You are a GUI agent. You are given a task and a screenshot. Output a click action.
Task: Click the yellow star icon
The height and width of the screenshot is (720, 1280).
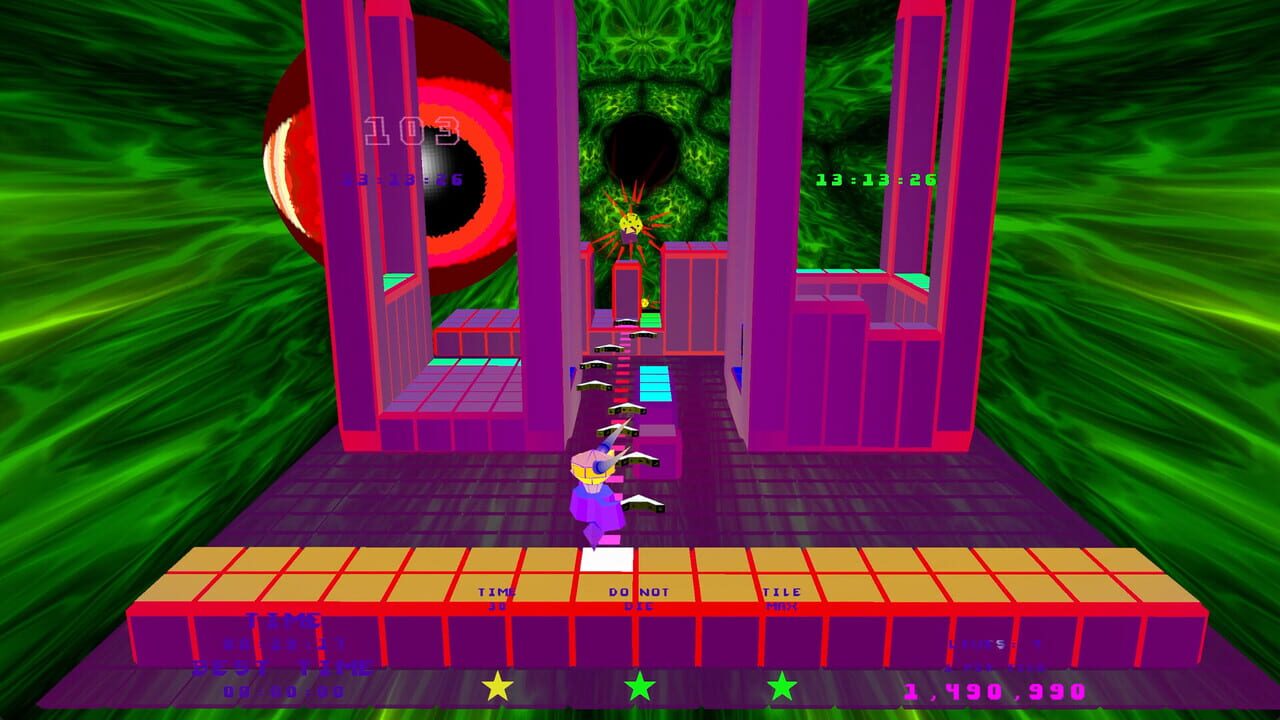point(497,687)
